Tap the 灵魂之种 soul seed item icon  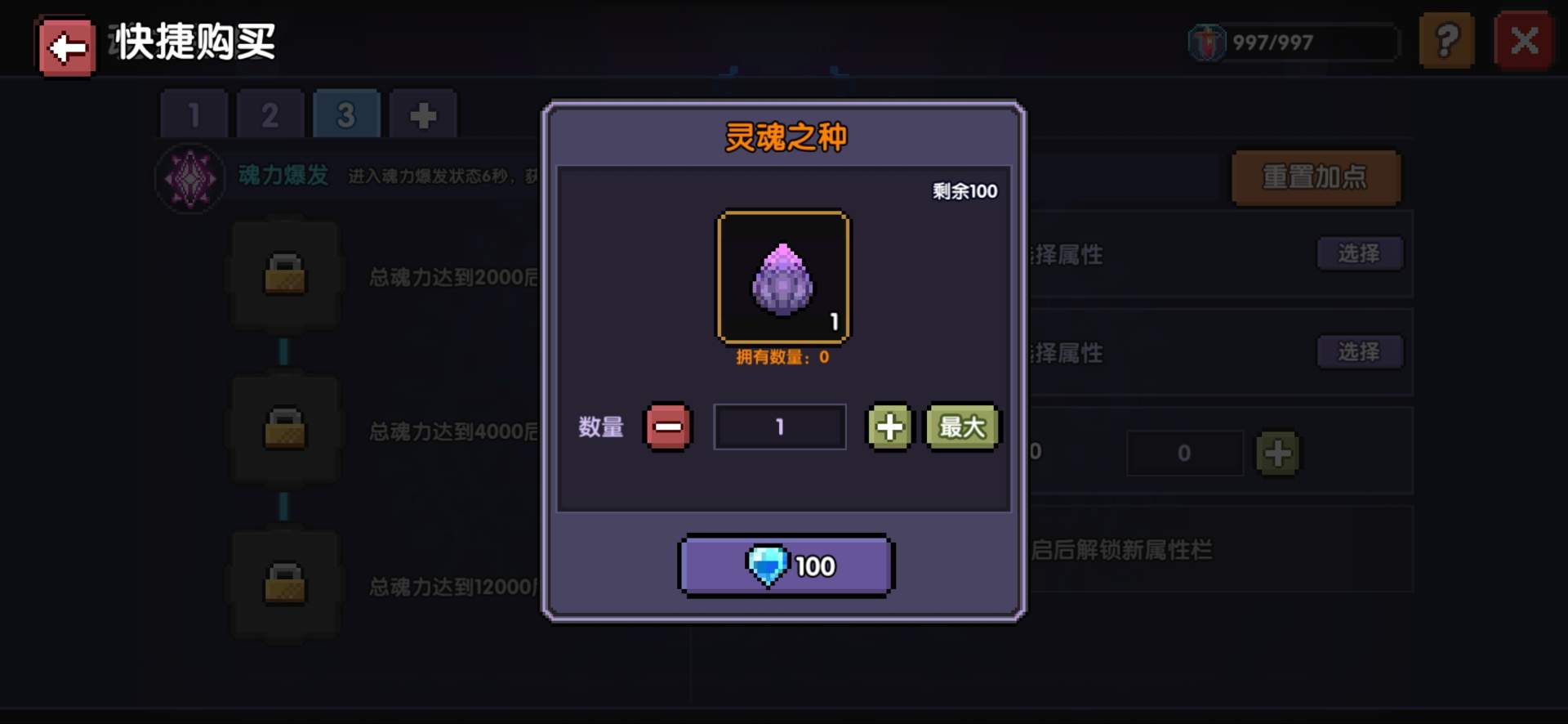pyautogui.click(x=782, y=276)
